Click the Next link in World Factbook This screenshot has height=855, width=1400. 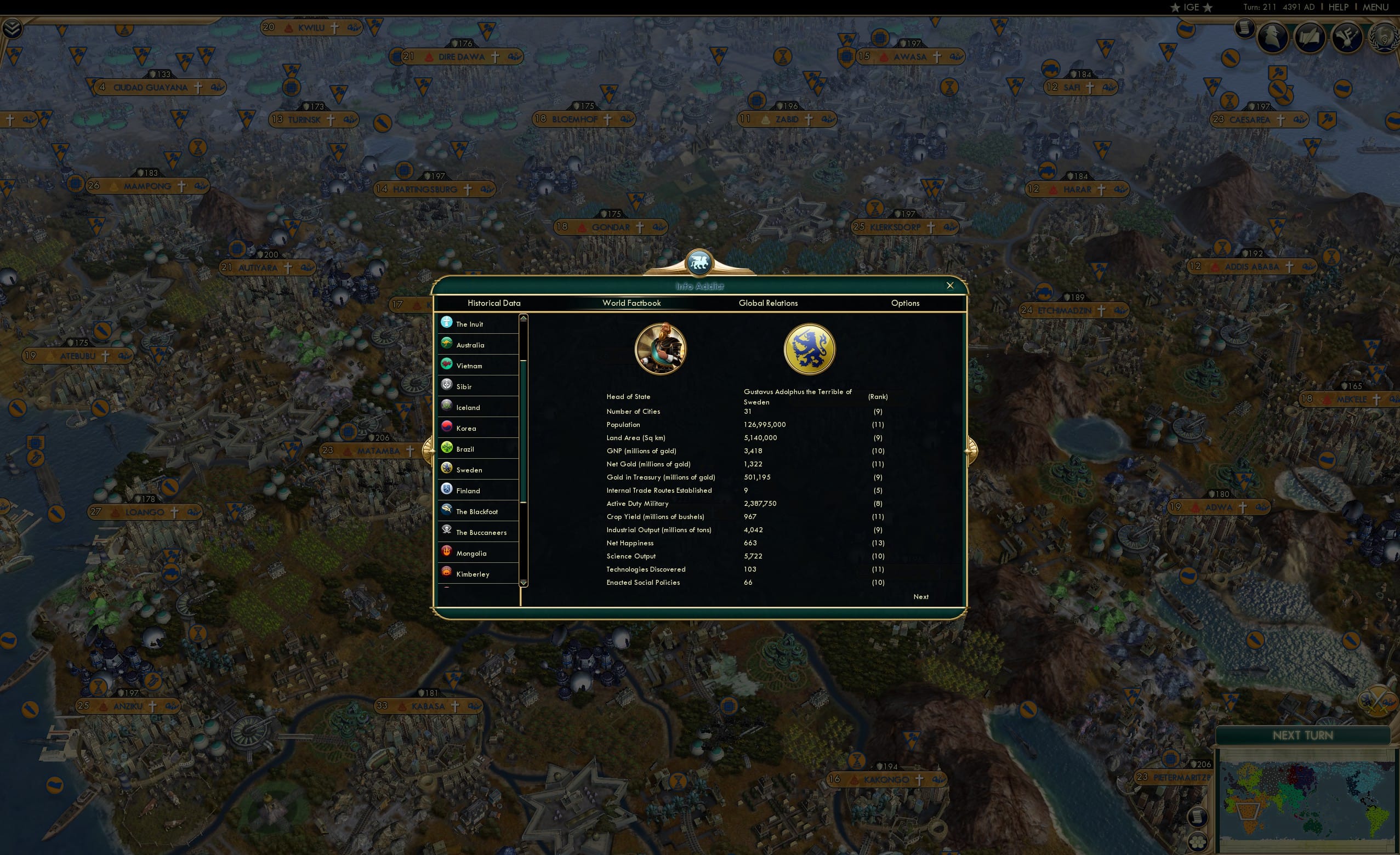tap(921, 596)
